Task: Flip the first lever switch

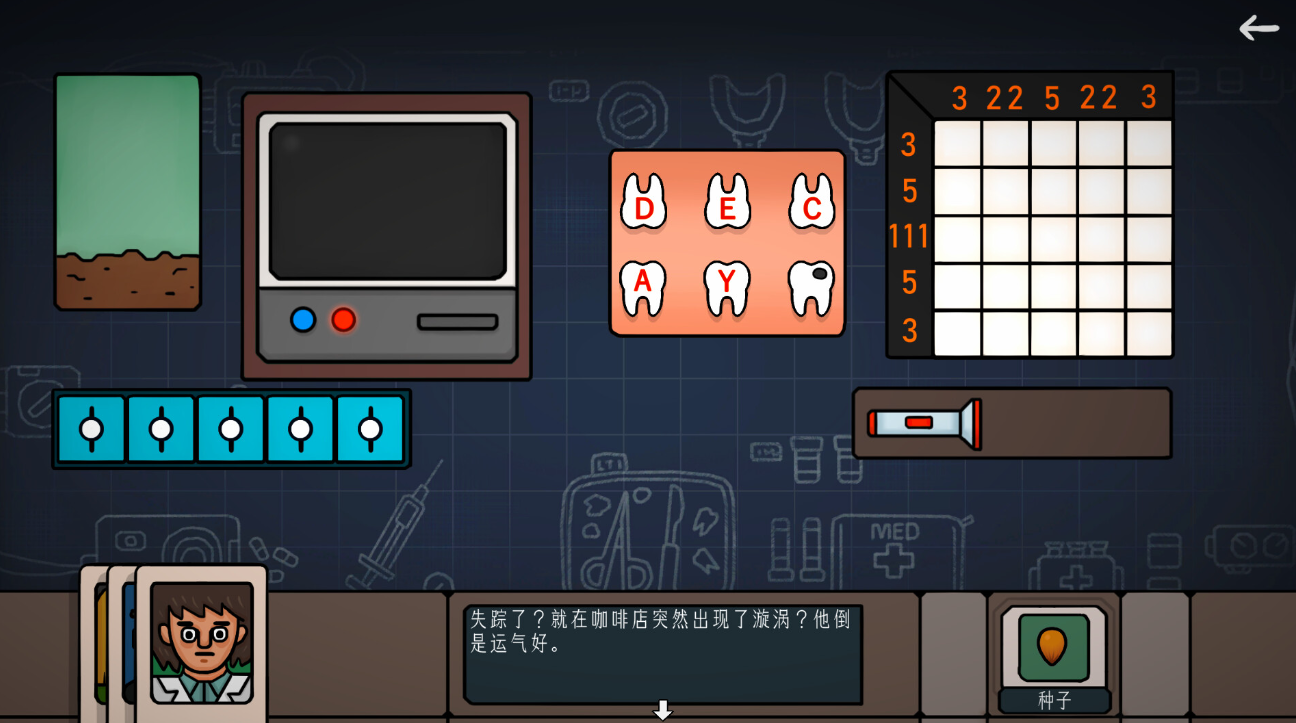Action: point(90,428)
